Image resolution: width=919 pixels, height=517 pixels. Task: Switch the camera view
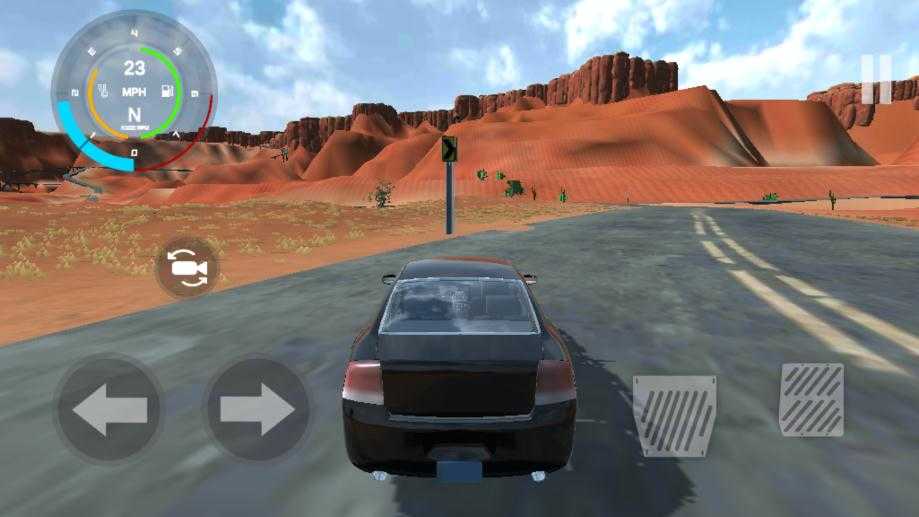coord(186,267)
